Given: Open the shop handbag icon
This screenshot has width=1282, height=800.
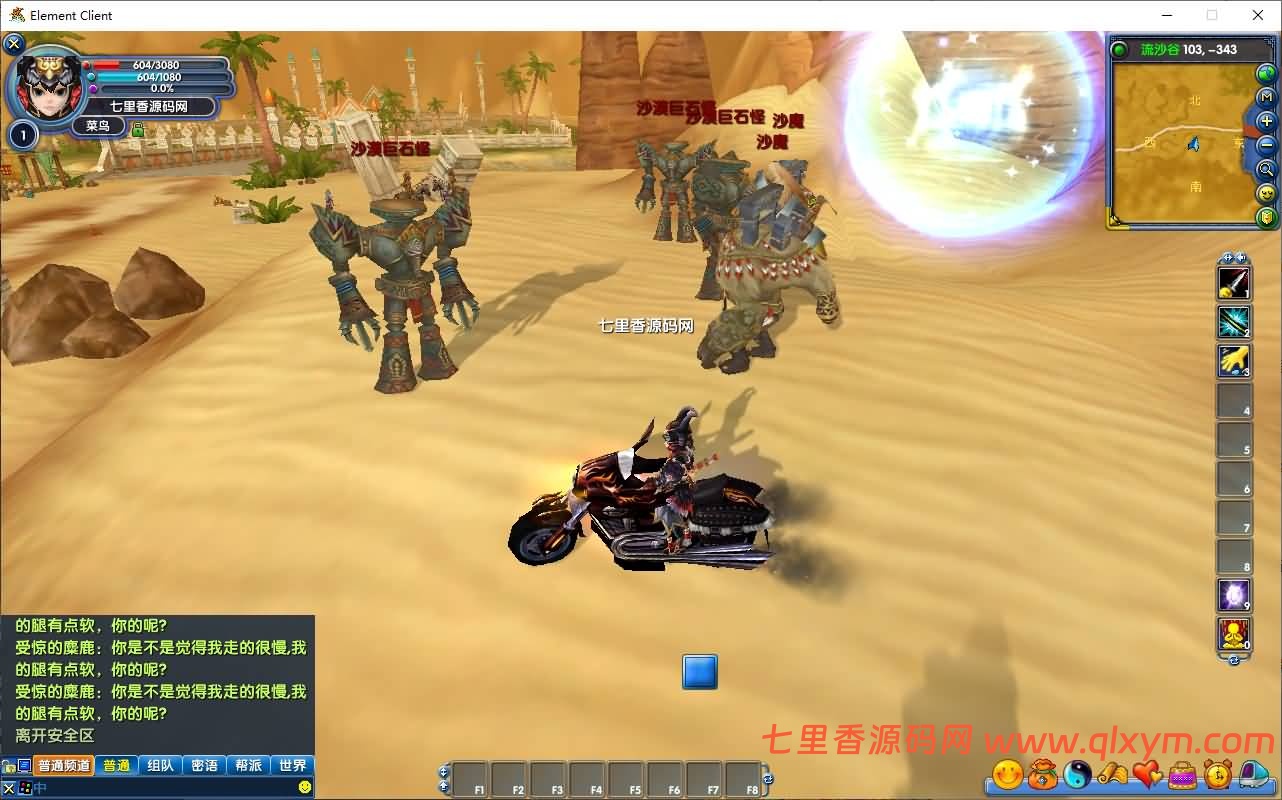Looking at the screenshot, I should coord(1182,773).
